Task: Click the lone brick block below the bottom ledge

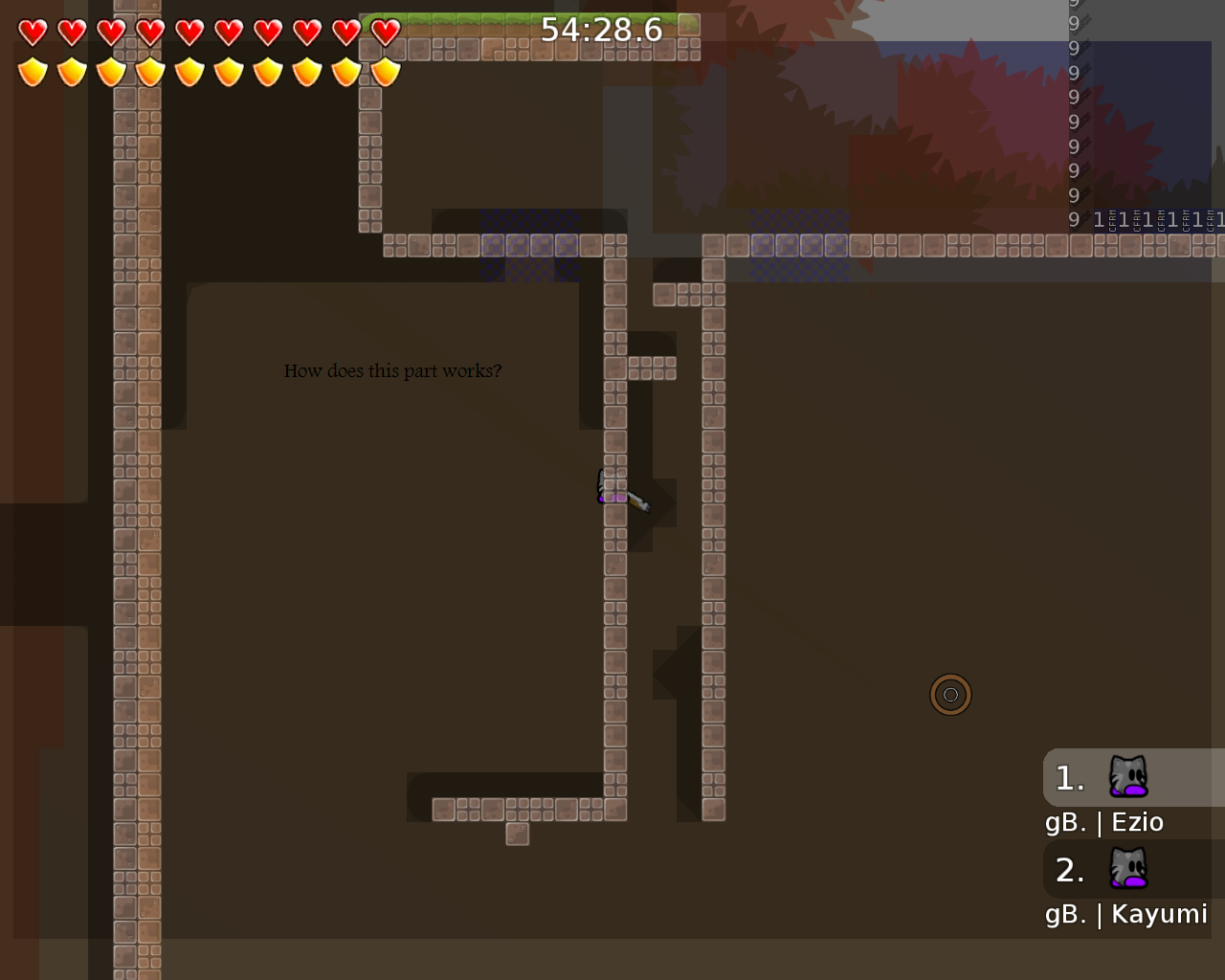Action: [x=517, y=834]
